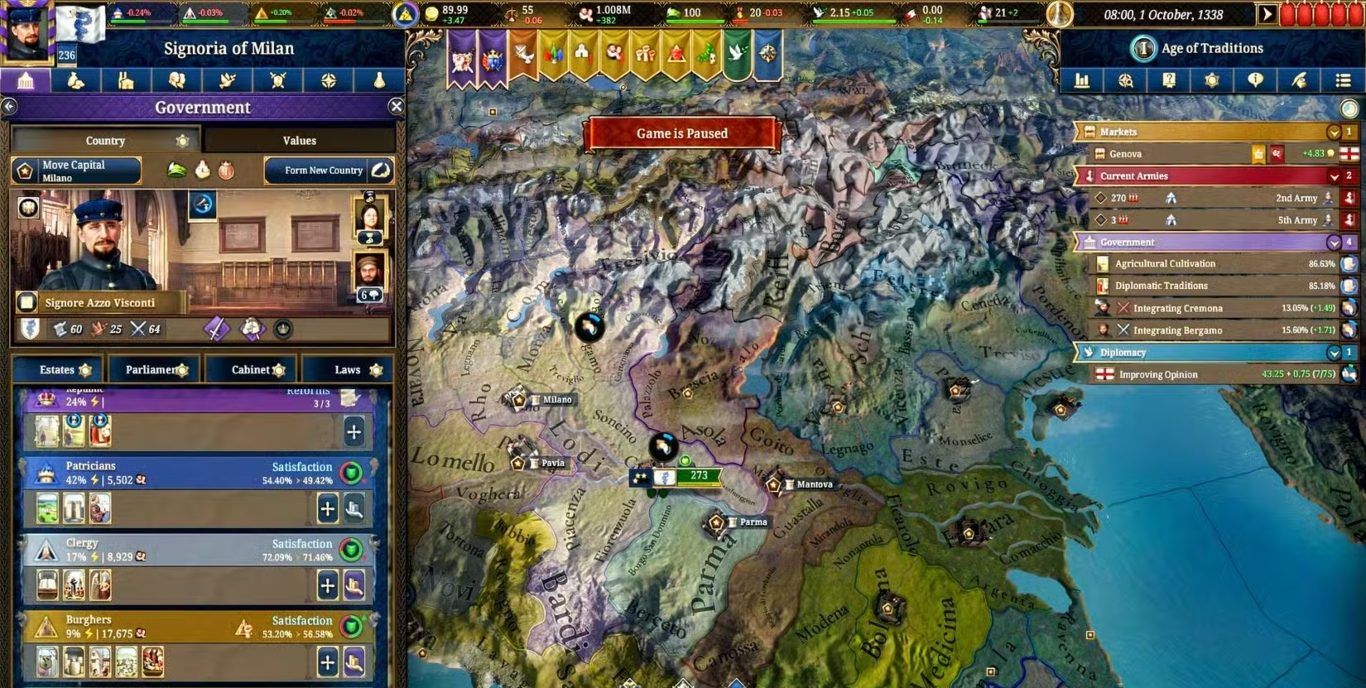
Task: Select ruler Signore Azzo Visconti
Action: coord(101,303)
